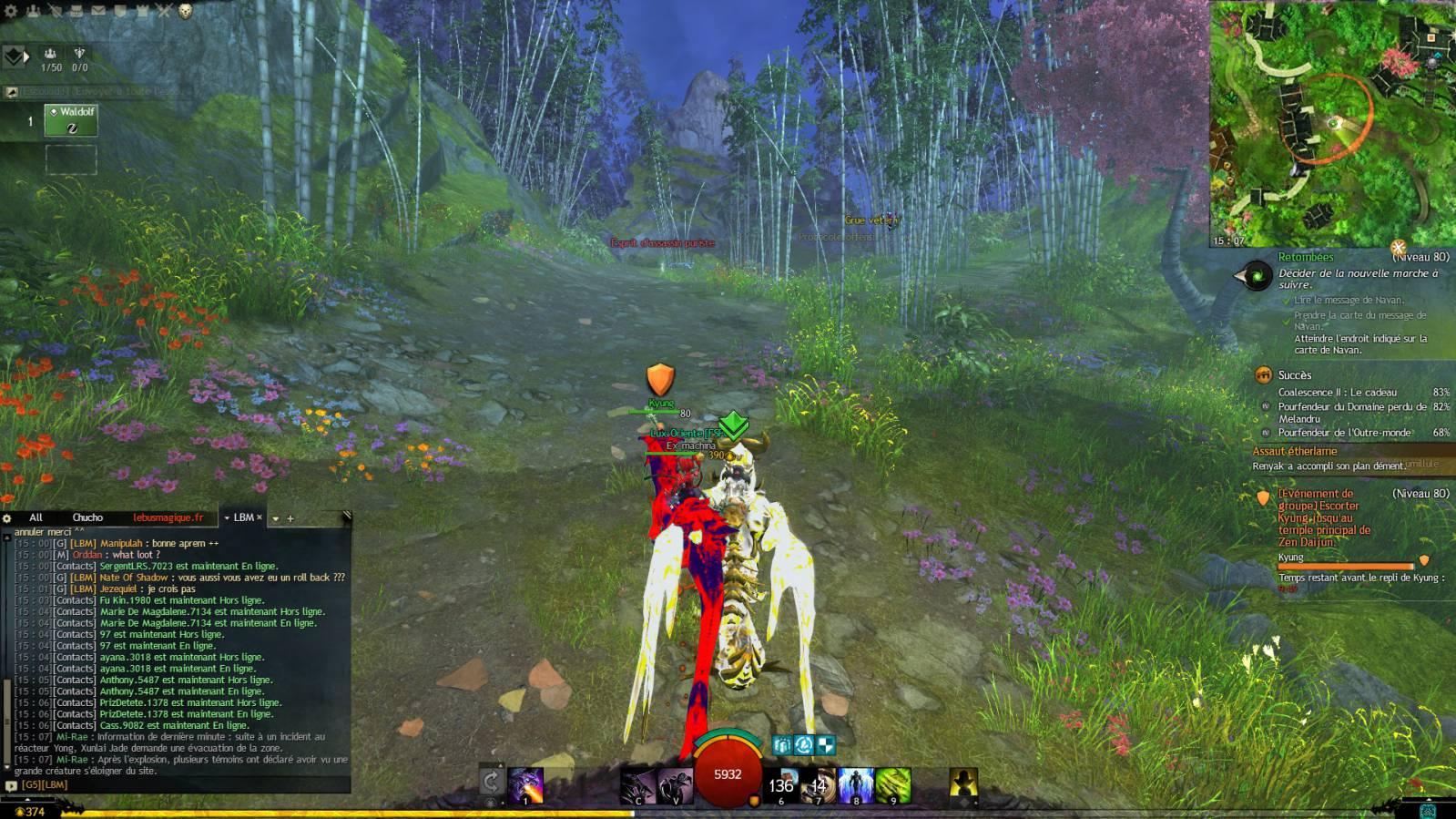Activate the green claw skill
The height and width of the screenshot is (819, 1456).
(x=893, y=785)
